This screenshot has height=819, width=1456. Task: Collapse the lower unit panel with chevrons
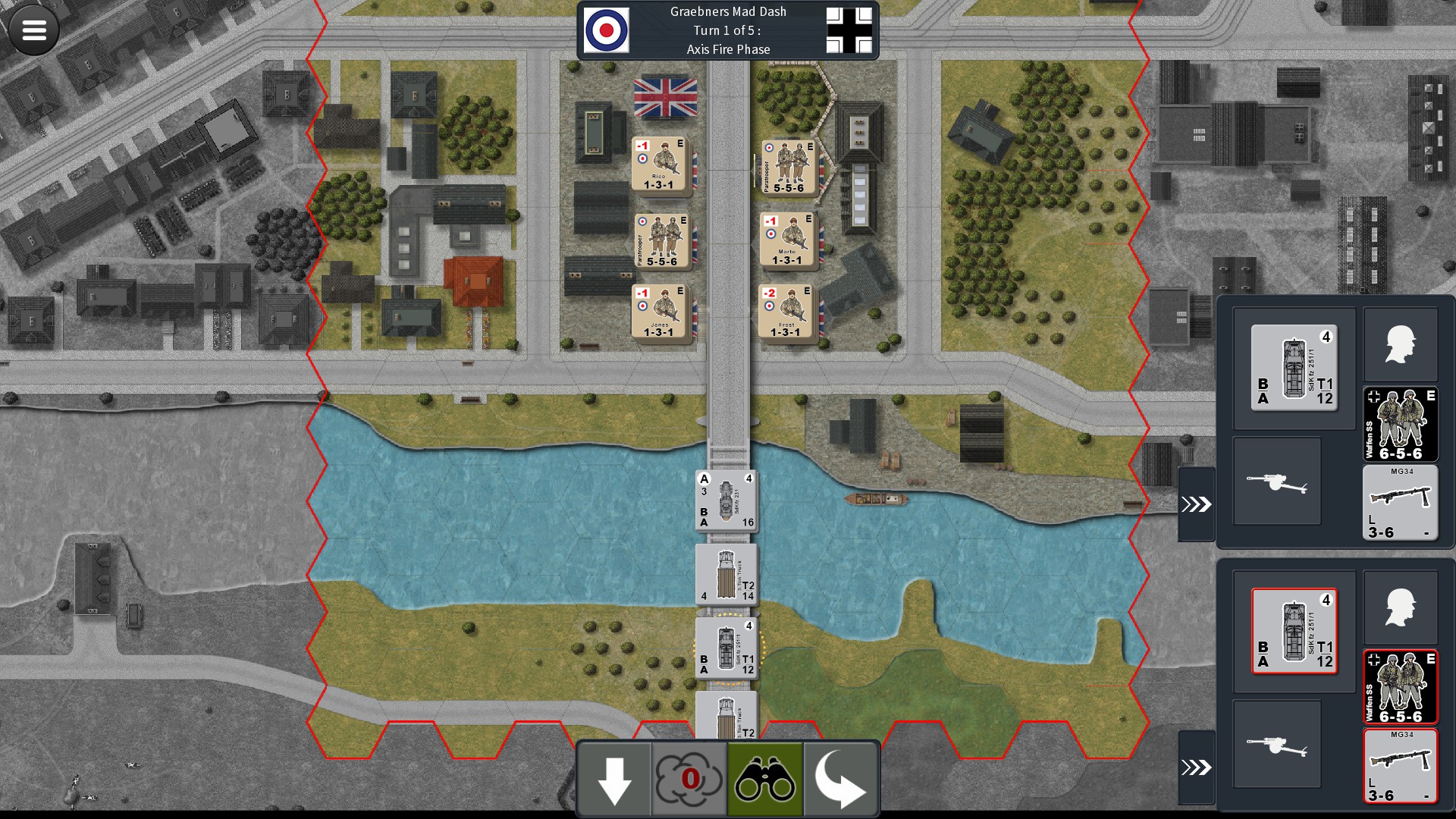point(1196,767)
